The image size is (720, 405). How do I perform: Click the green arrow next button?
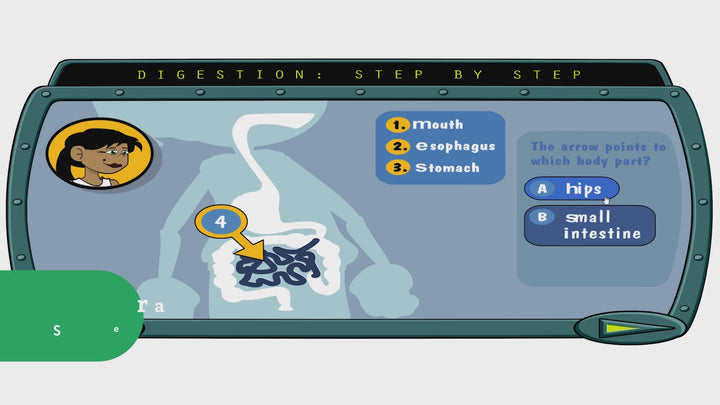coord(625,327)
